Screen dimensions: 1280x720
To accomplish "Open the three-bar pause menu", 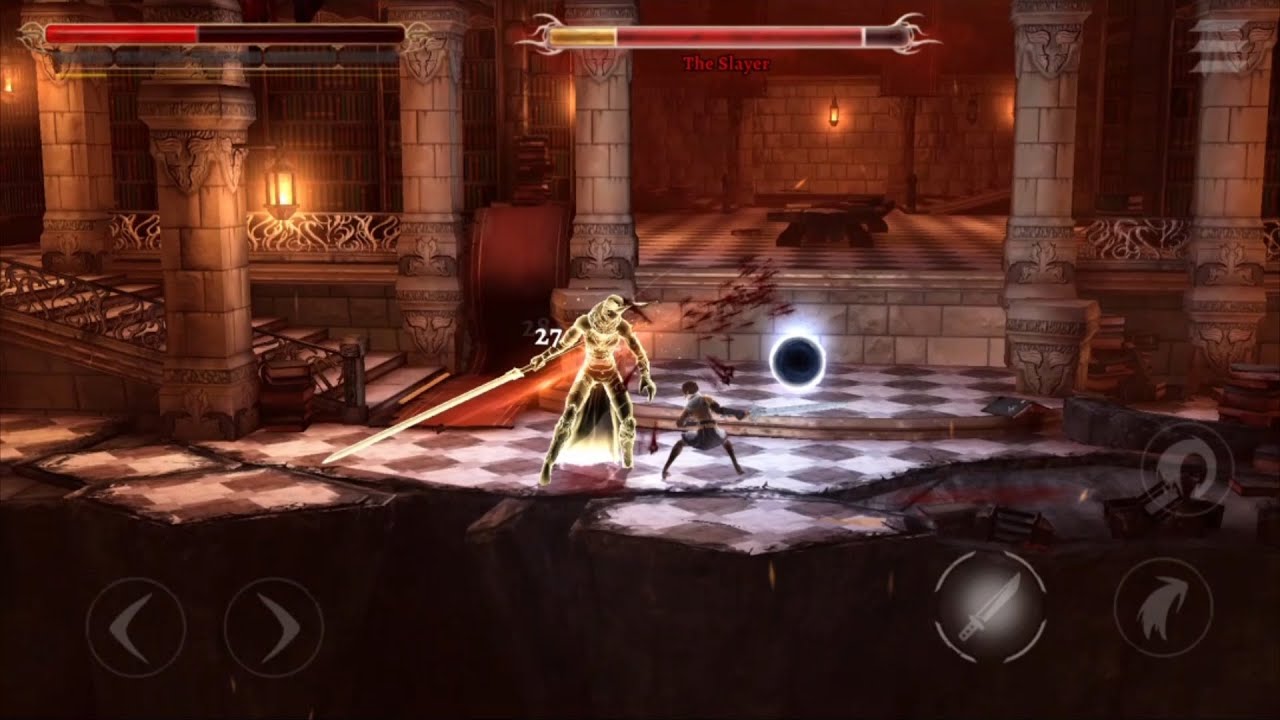I will (1220, 48).
